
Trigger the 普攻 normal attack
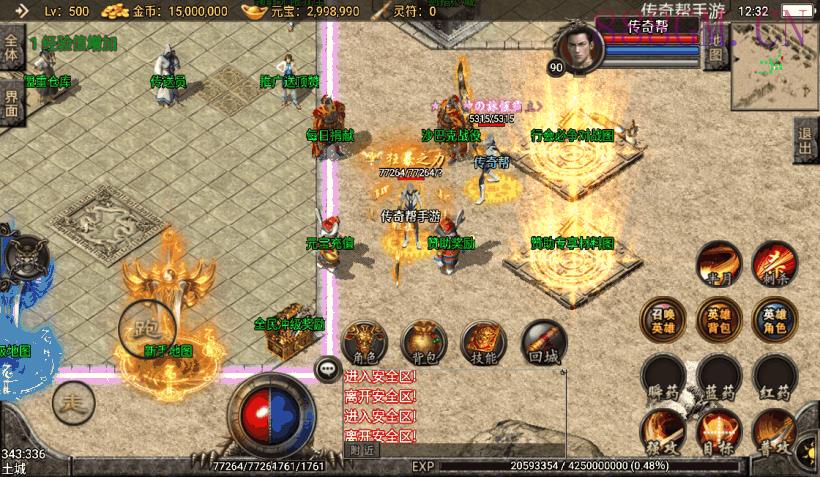(775, 432)
